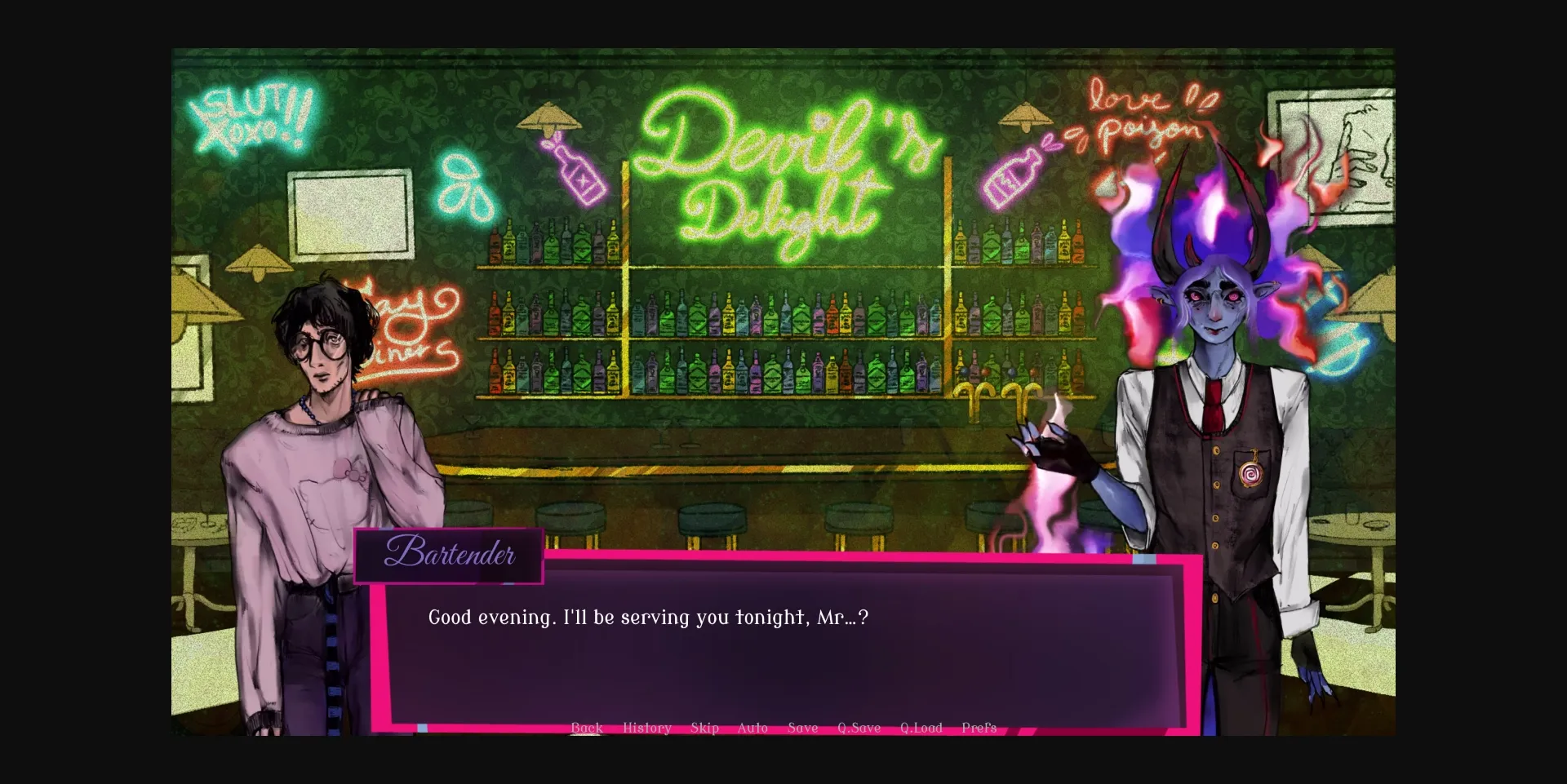Image resolution: width=1567 pixels, height=784 pixels.
Task: Enable Skip mode from the quick menu
Action: pyautogui.click(x=704, y=728)
